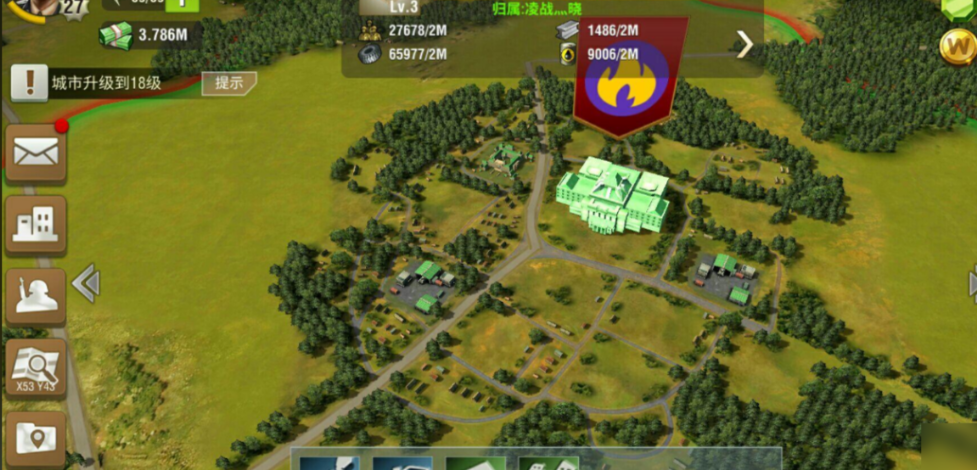Tap the green plus button at top
The width and height of the screenshot is (977, 470).
click(x=184, y=5)
